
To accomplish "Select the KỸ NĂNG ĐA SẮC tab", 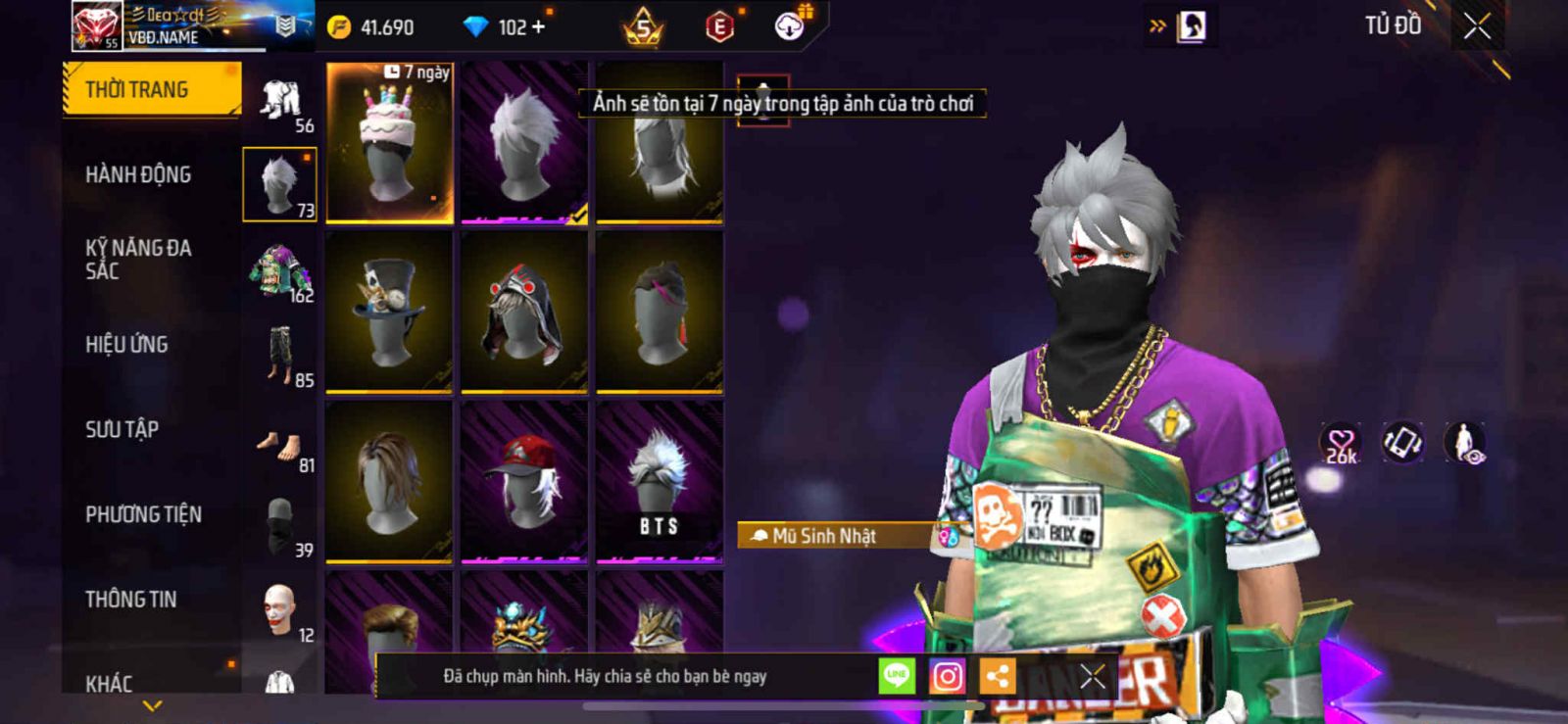I will [x=138, y=260].
